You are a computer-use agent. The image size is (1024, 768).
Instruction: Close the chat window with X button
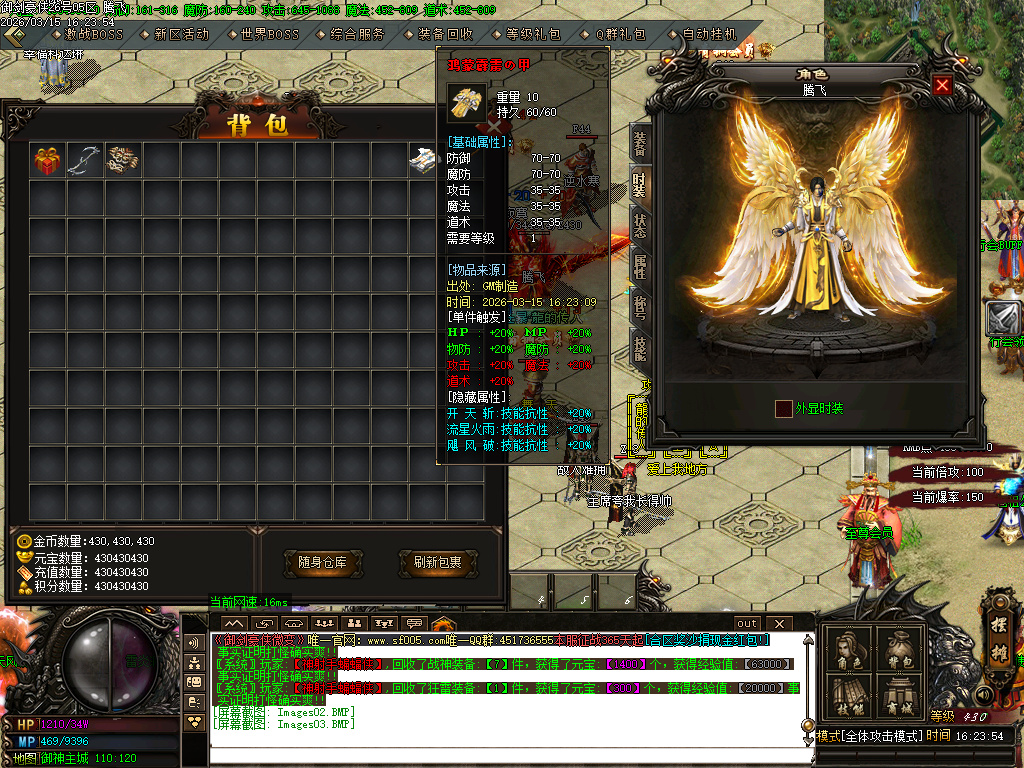click(x=776, y=624)
